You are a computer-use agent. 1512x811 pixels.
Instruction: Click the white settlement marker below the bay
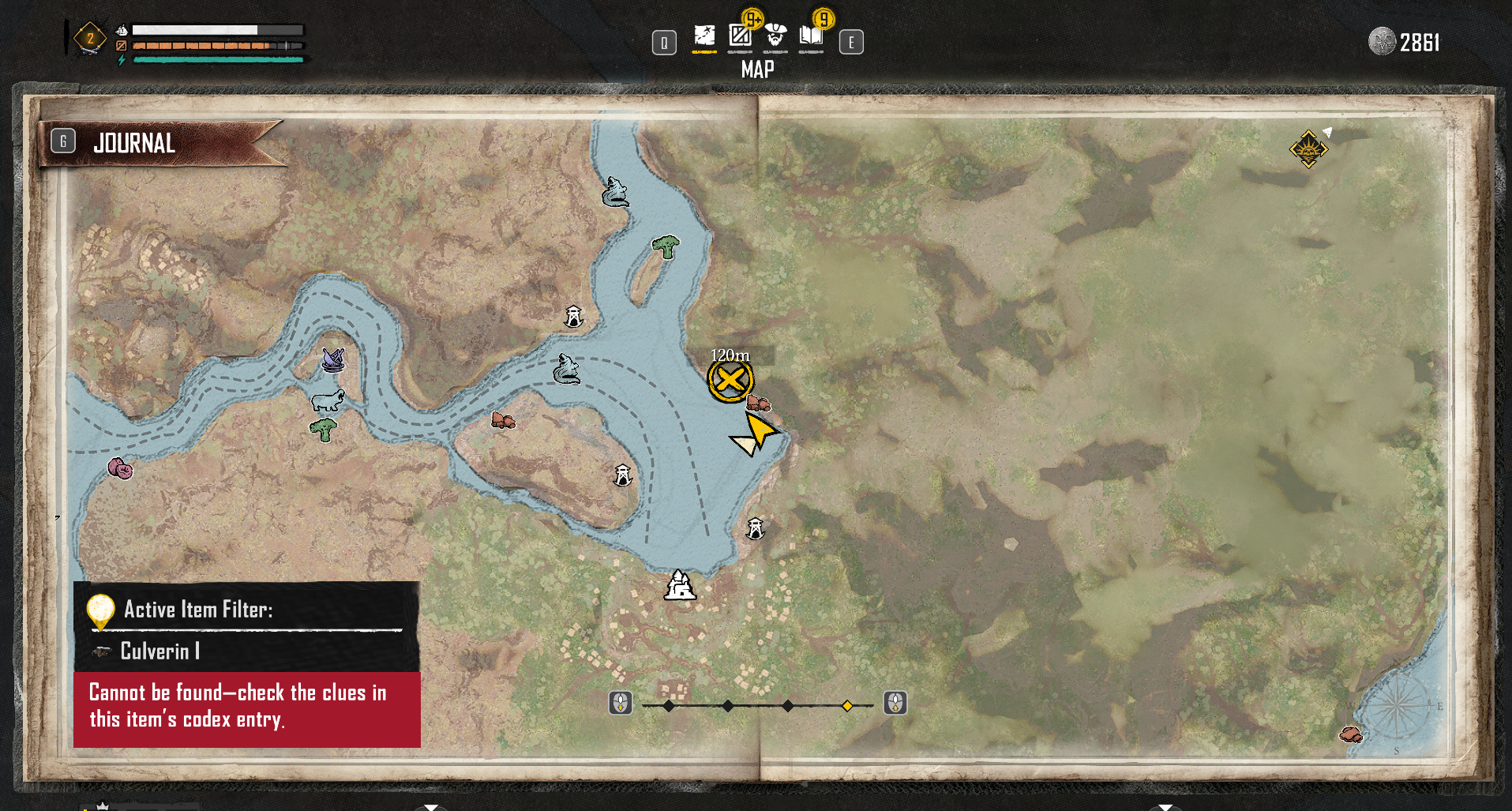pyautogui.click(x=680, y=586)
